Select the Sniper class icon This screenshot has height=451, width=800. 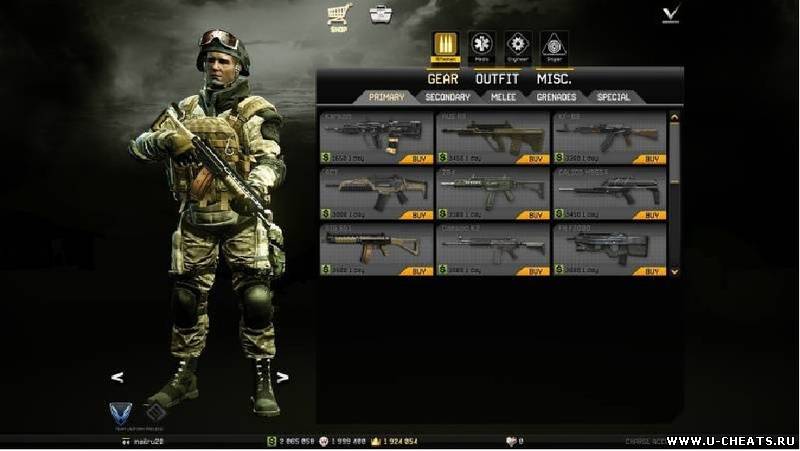[553, 45]
